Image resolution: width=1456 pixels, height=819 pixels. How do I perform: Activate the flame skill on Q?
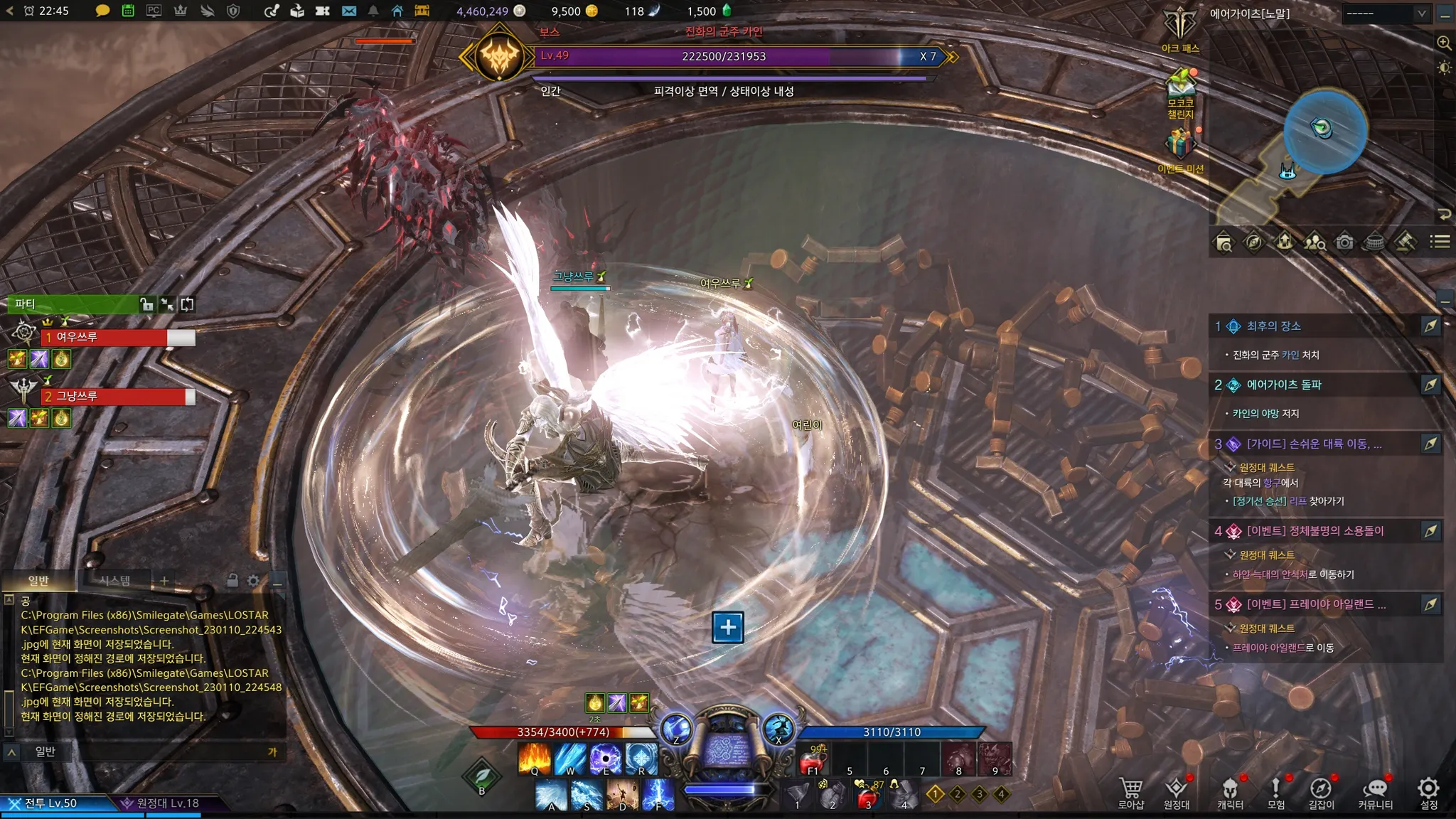coord(535,758)
